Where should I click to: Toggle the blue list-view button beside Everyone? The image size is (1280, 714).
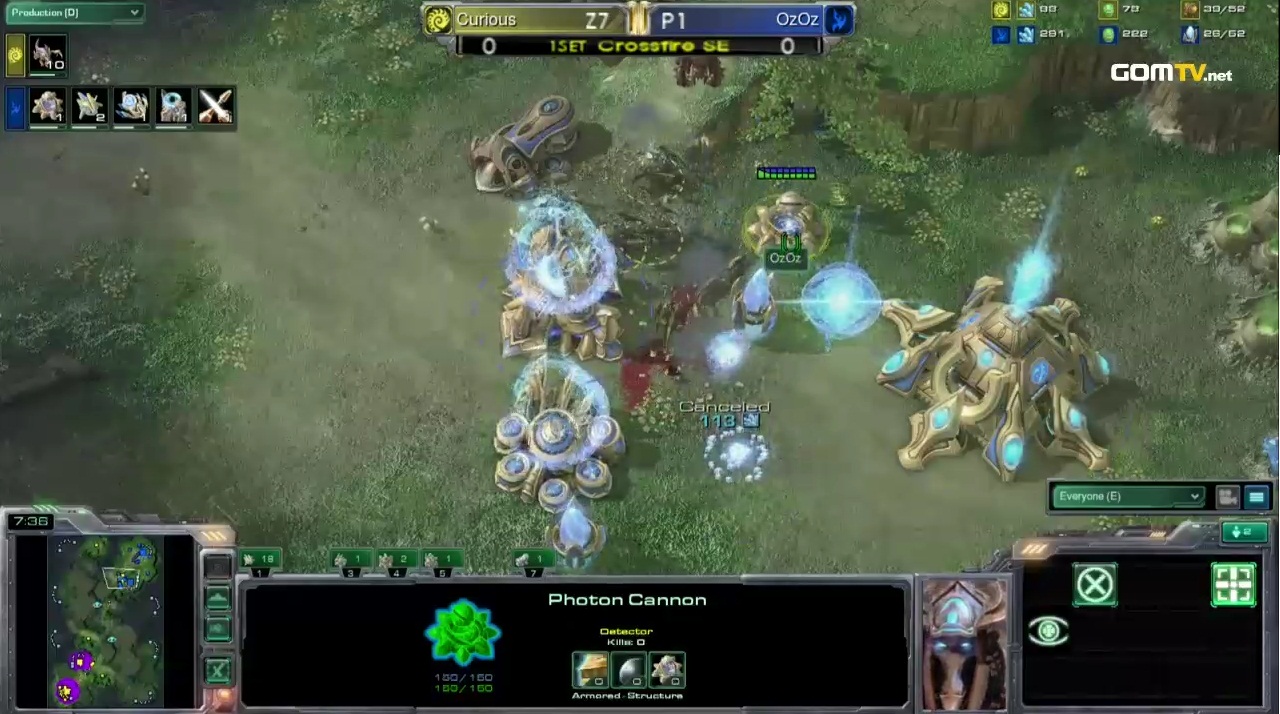[x=1257, y=496]
